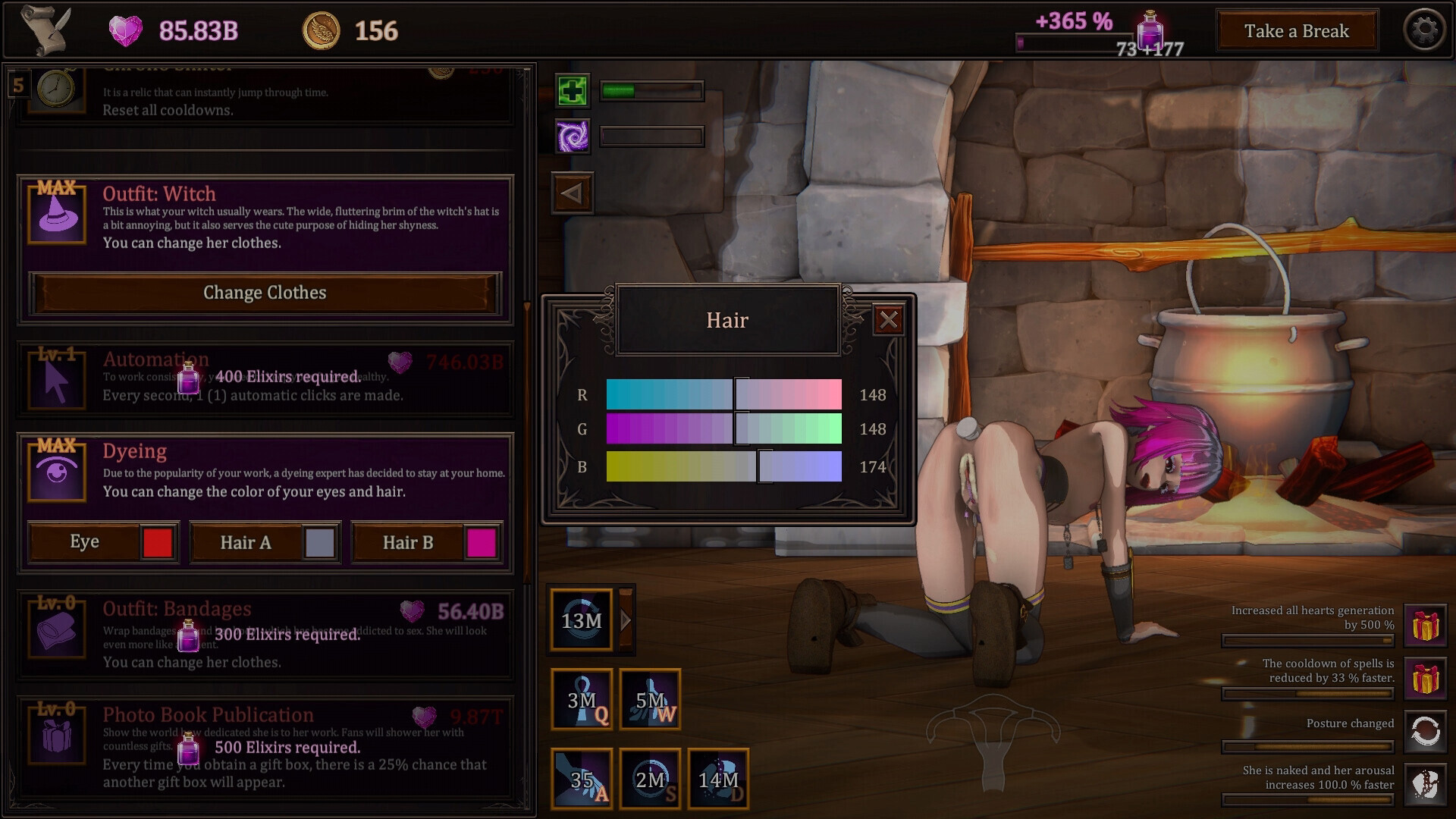Click the Change Clothes button
The height and width of the screenshot is (819, 1456).
click(265, 293)
